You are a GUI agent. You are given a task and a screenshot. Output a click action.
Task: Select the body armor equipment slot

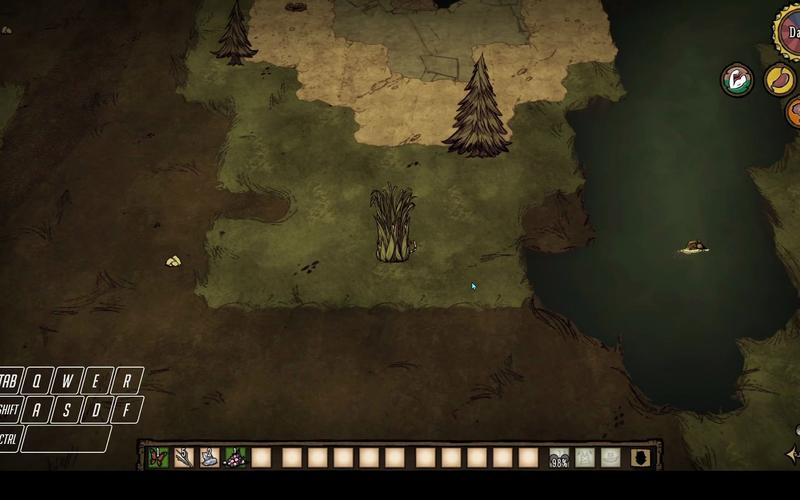click(x=585, y=458)
